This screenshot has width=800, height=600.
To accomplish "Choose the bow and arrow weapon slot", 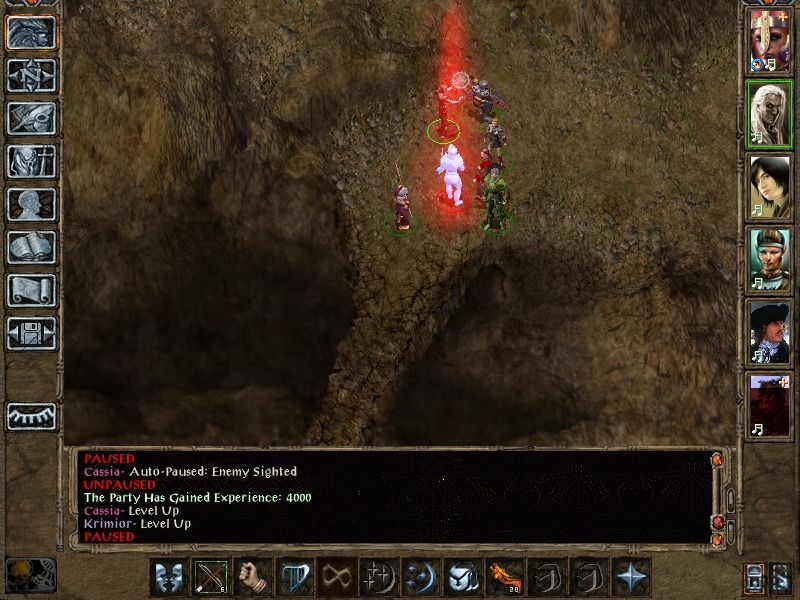I will (x=211, y=578).
